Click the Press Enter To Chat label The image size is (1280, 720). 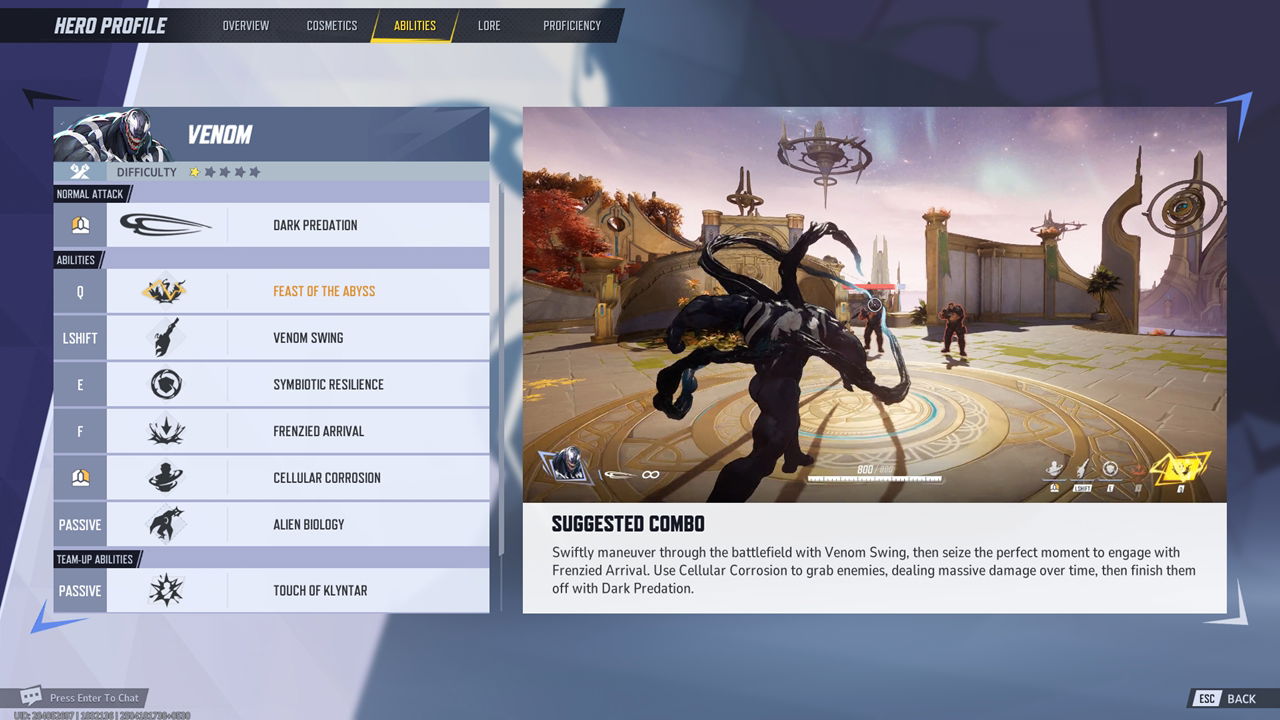(98, 697)
